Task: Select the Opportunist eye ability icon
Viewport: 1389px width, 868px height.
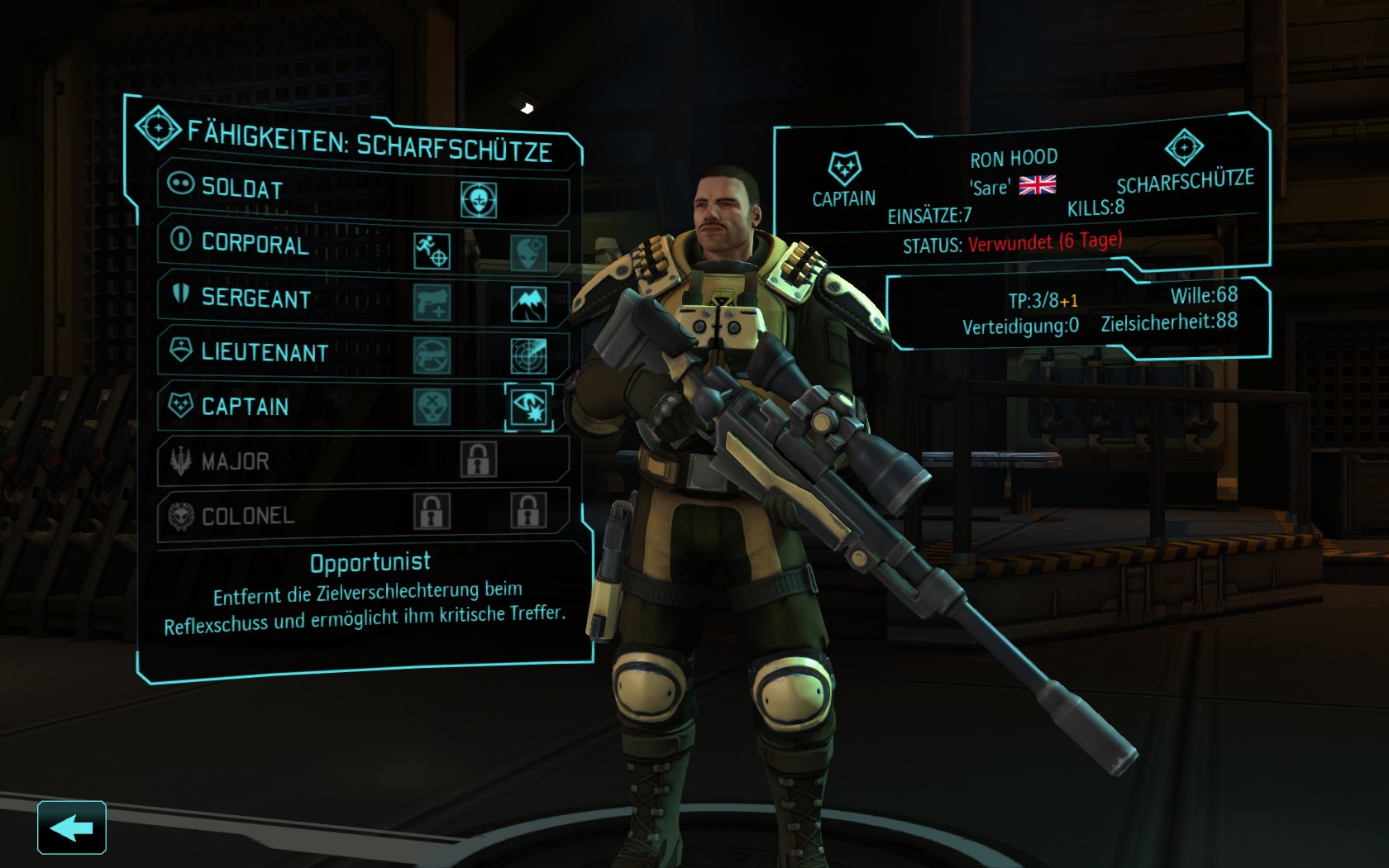Action: pyautogui.click(x=529, y=407)
